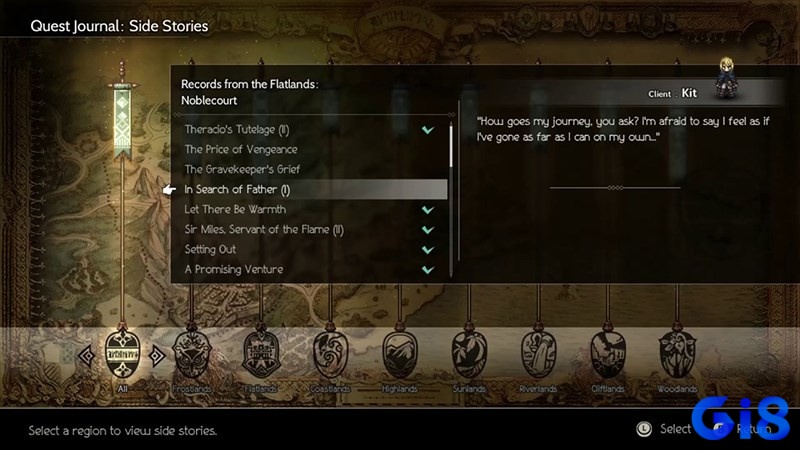Switch to the Woodlands region
The height and width of the screenshot is (450, 800).
[x=676, y=355]
